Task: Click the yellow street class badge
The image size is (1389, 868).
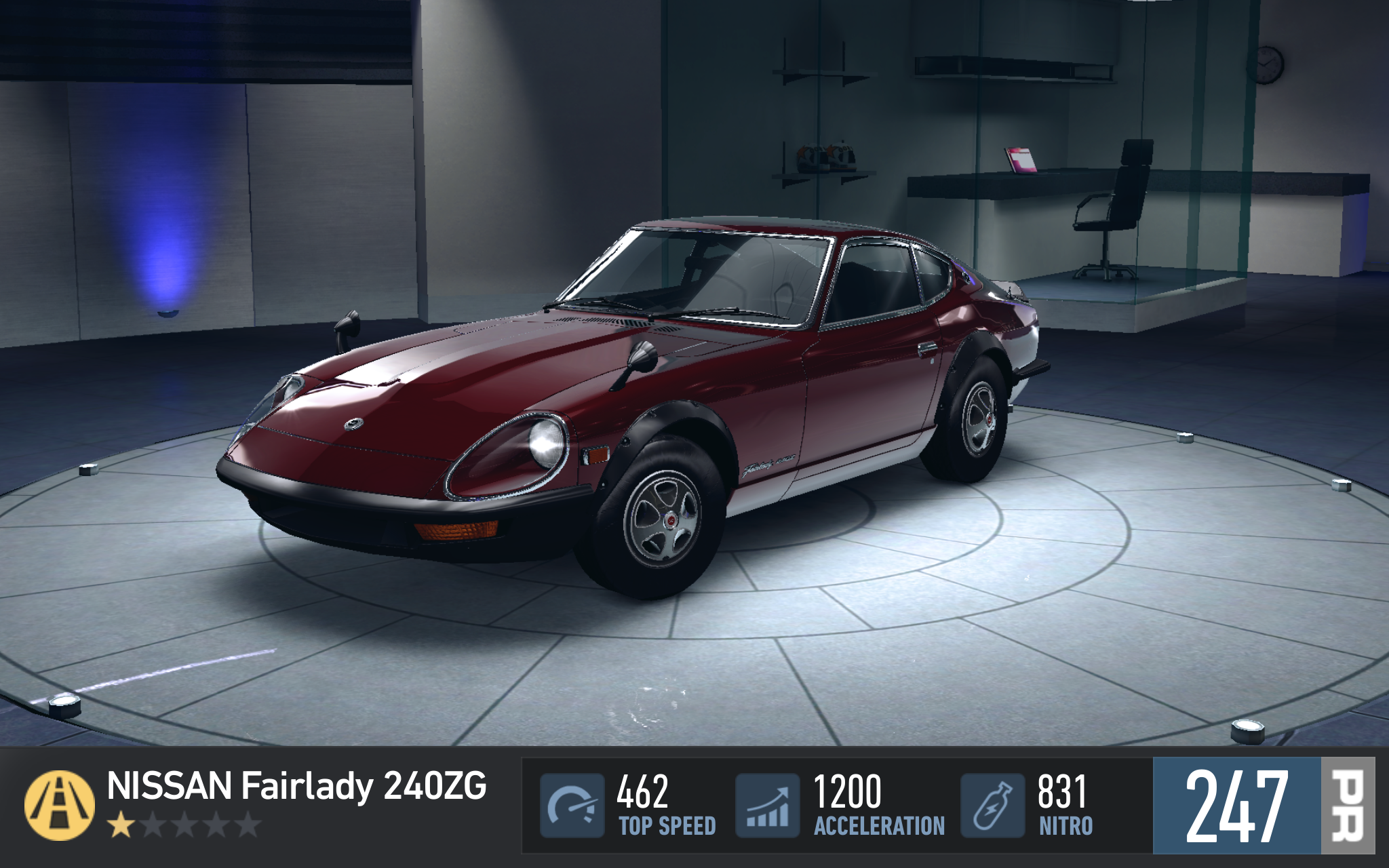Action: pyautogui.click(x=60, y=805)
